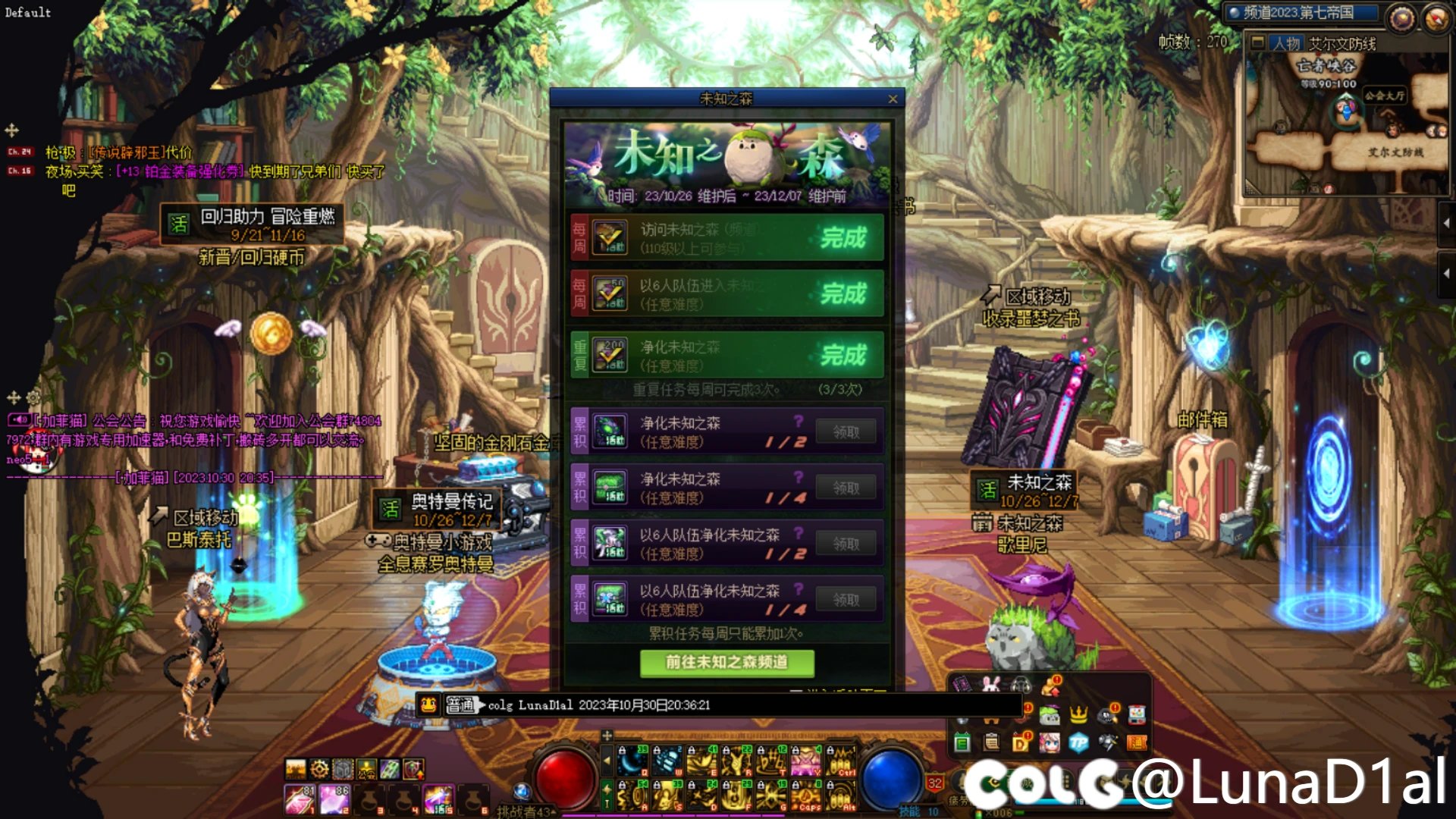This screenshot has width=1456, height=819.
Task: Open the gear settings icon above quick slots
Action: 319,770
